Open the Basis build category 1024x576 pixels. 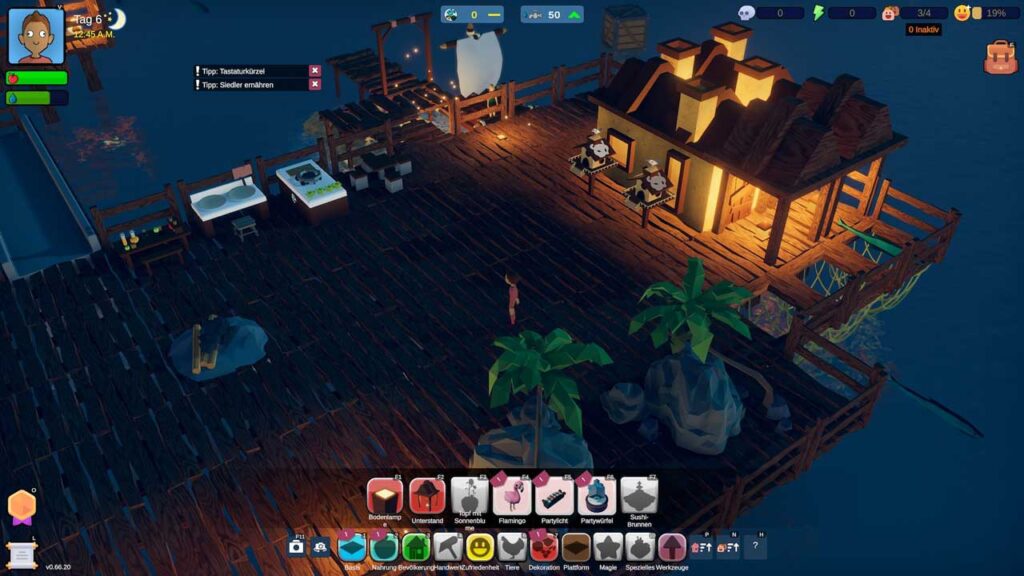click(x=352, y=547)
